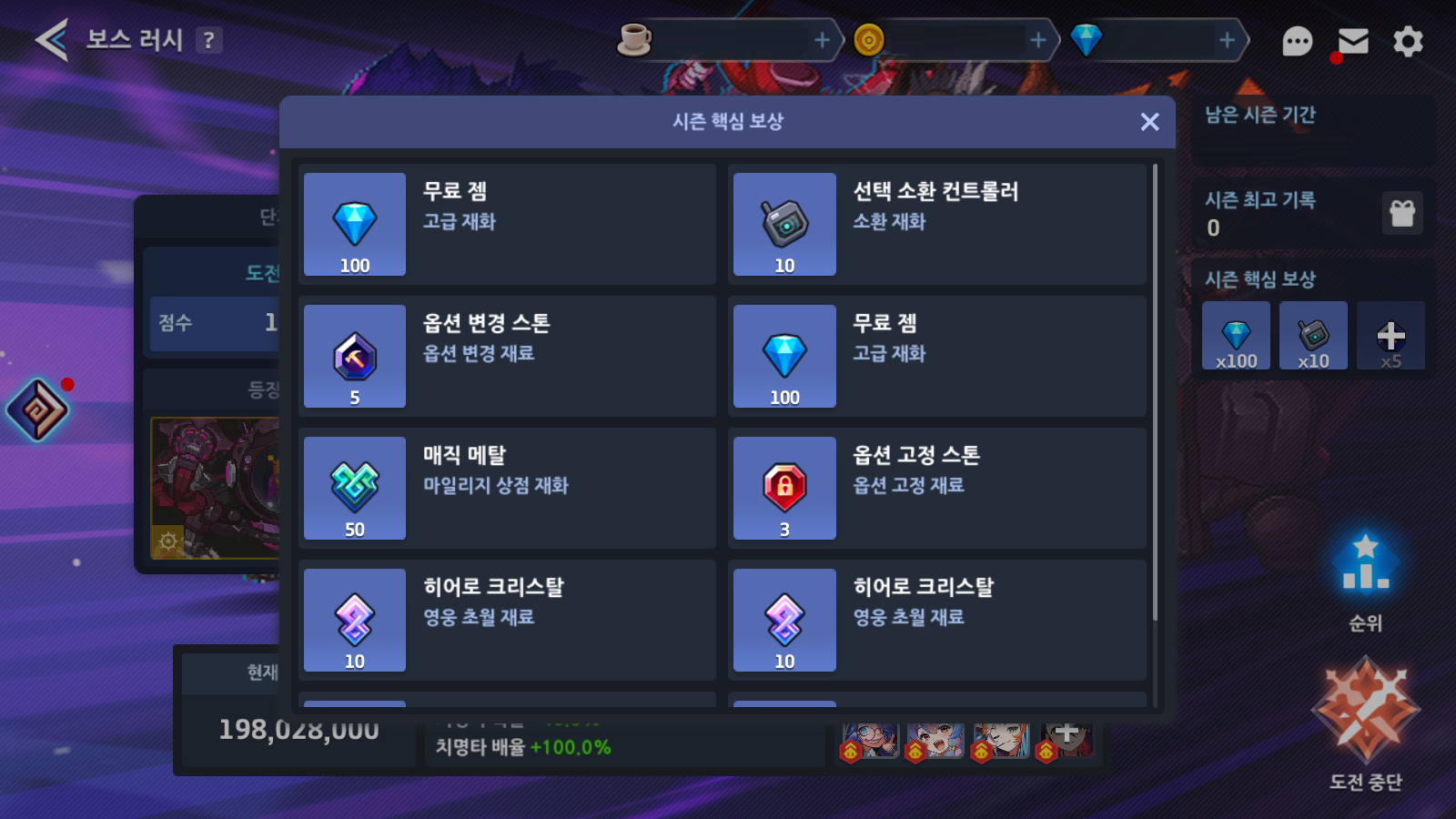
Task: Select the 선택 소환 컨트롤러 reward
Action: tap(937, 224)
